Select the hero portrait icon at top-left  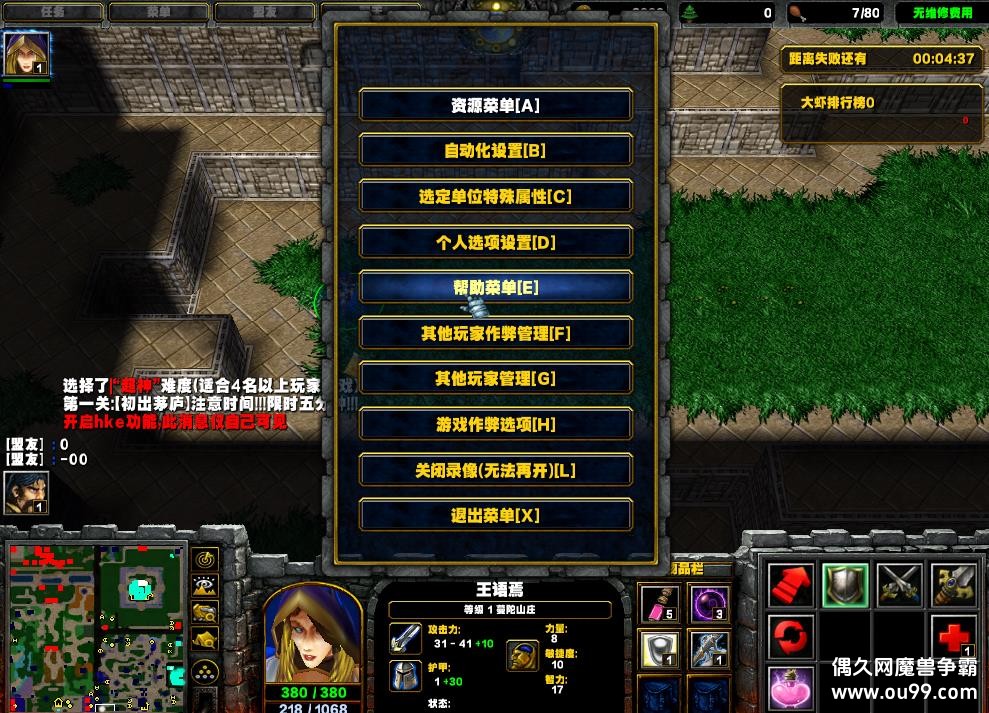click(26, 54)
